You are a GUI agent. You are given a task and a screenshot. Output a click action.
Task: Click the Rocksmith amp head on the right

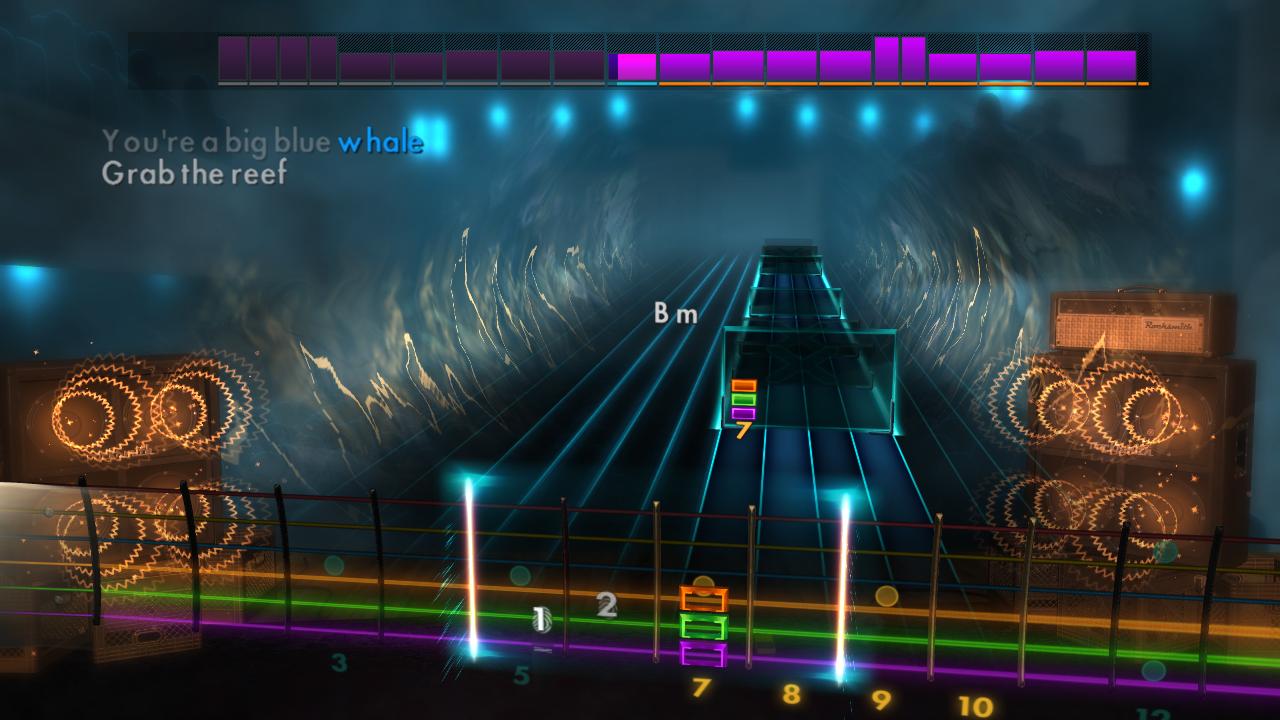(1140, 320)
